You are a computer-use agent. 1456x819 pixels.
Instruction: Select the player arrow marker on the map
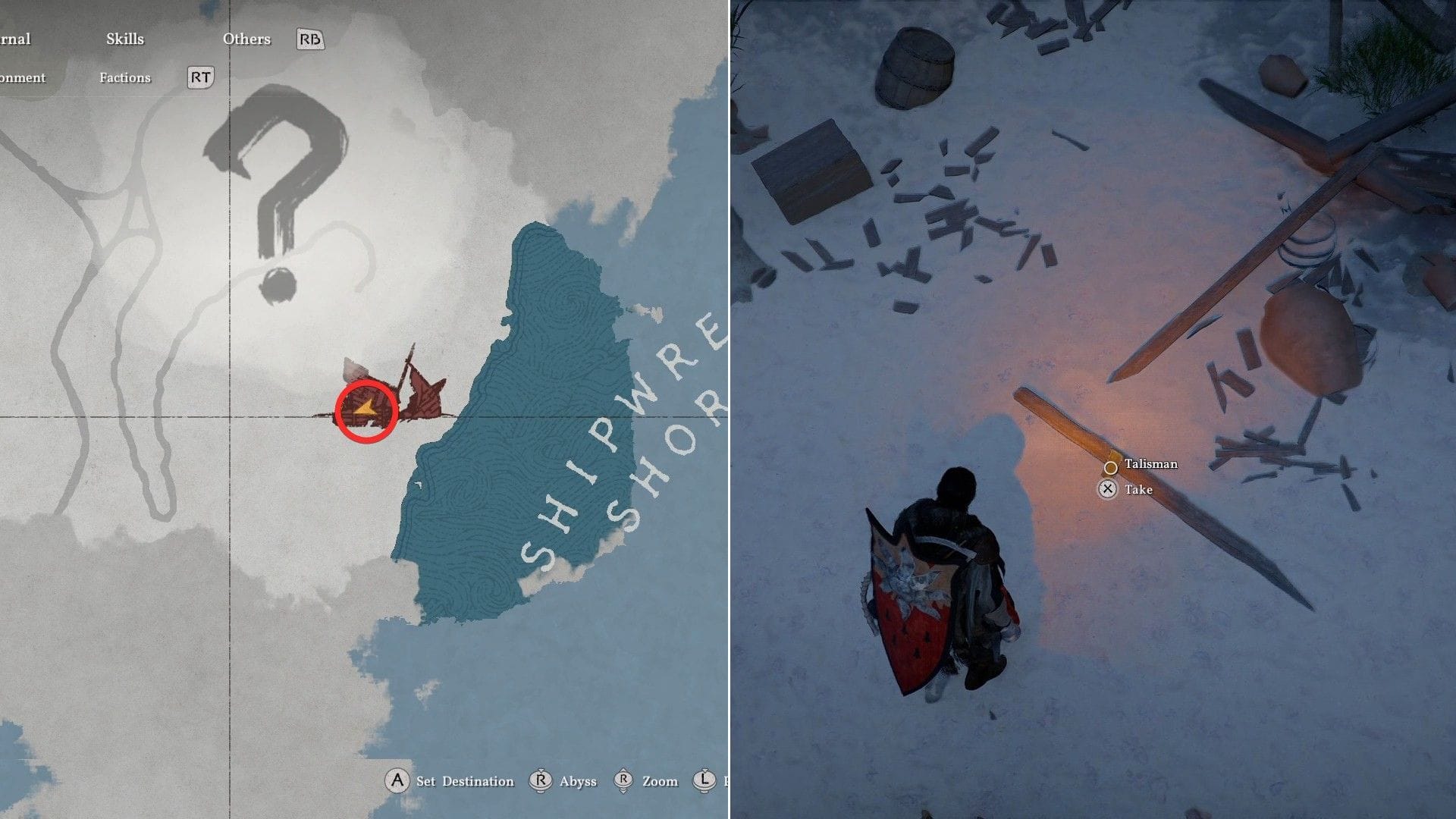(366, 410)
